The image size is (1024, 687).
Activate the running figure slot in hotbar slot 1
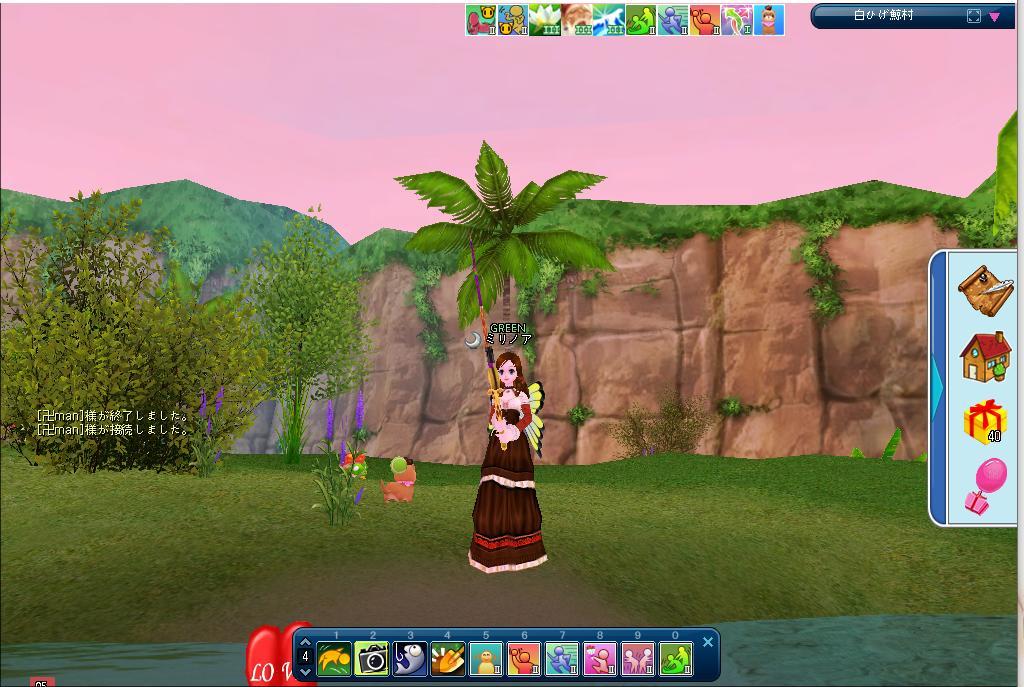[x=334, y=659]
